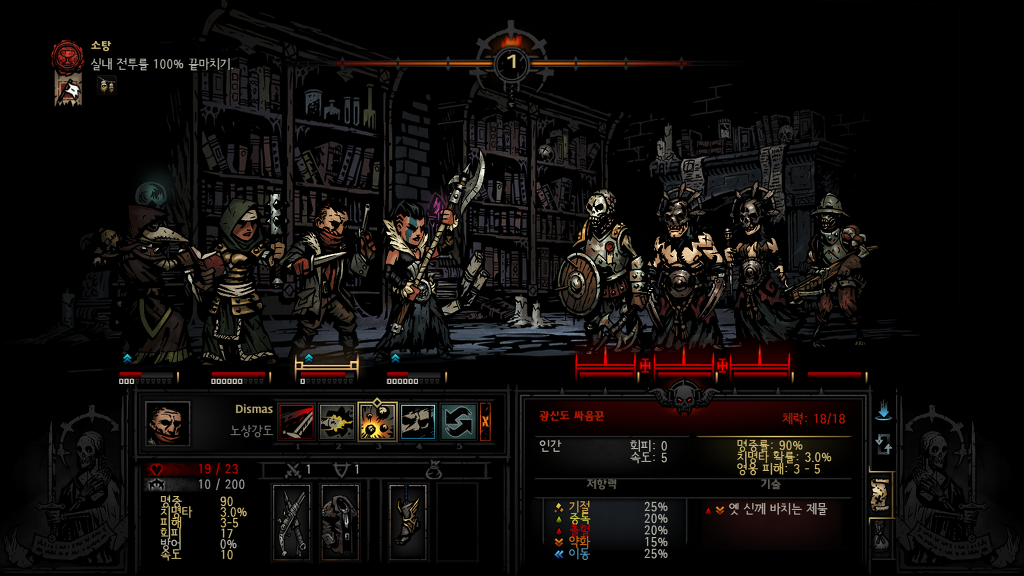1024x576 pixels.
Task: Click the blue down-arrow icon
Action: (x=883, y=411)
